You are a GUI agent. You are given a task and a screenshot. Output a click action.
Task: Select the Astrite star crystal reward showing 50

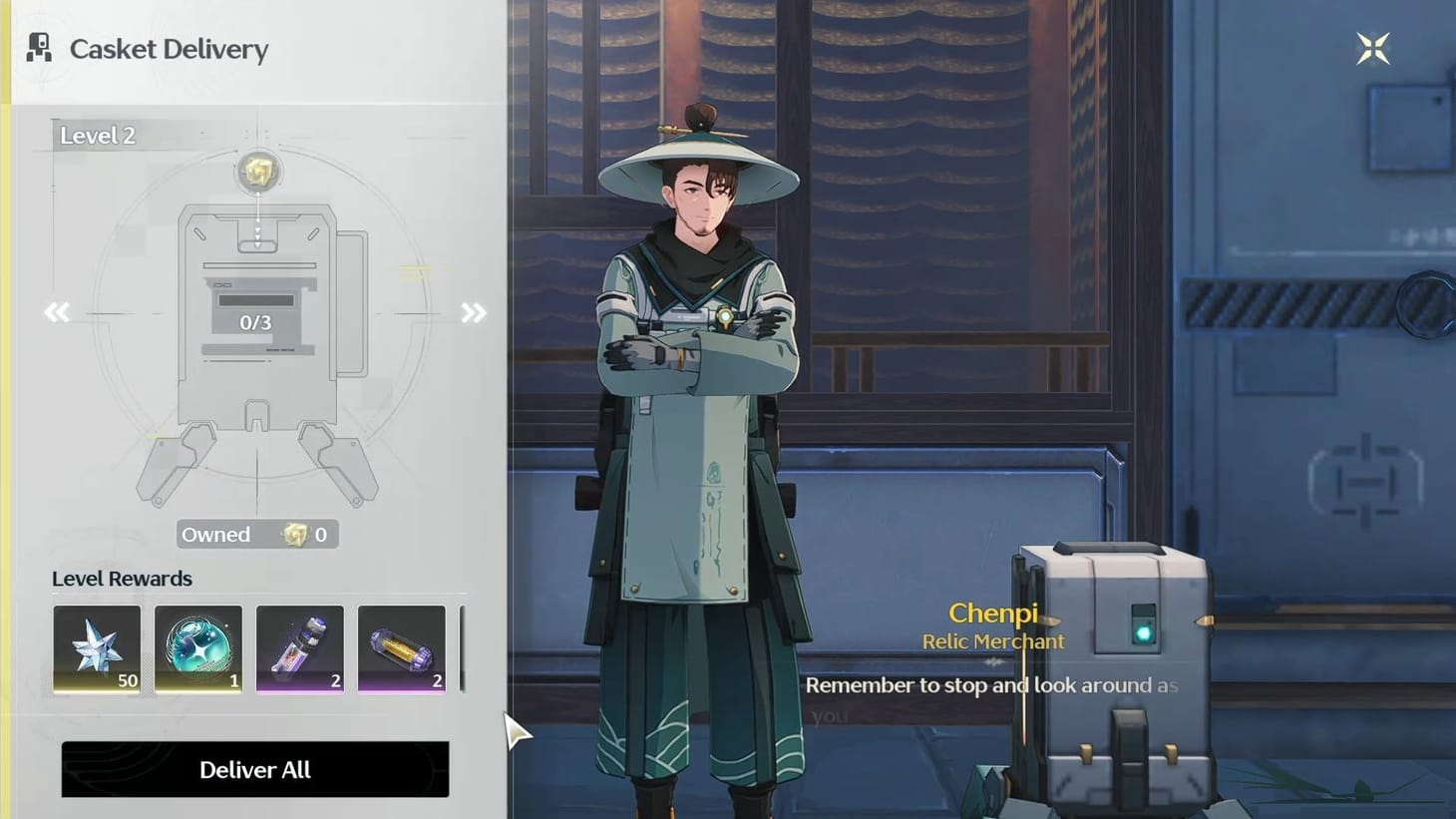click(x=97, y=648)
